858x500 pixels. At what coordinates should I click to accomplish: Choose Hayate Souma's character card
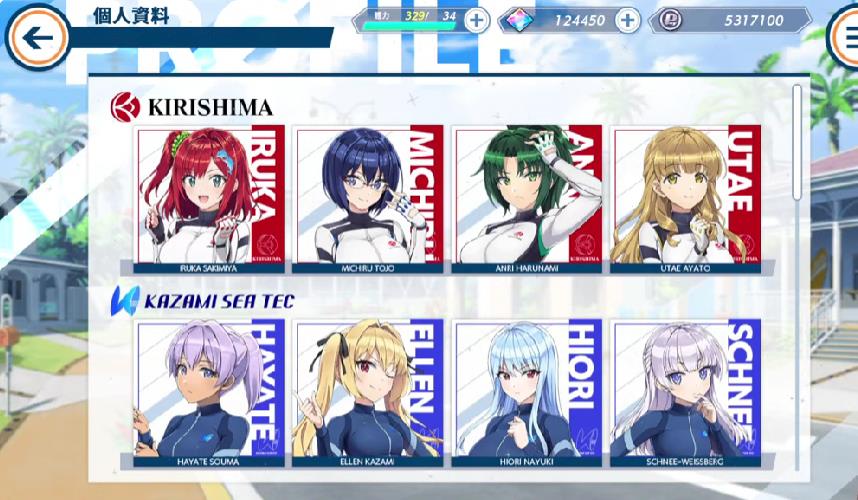click(x=211, y=392)
